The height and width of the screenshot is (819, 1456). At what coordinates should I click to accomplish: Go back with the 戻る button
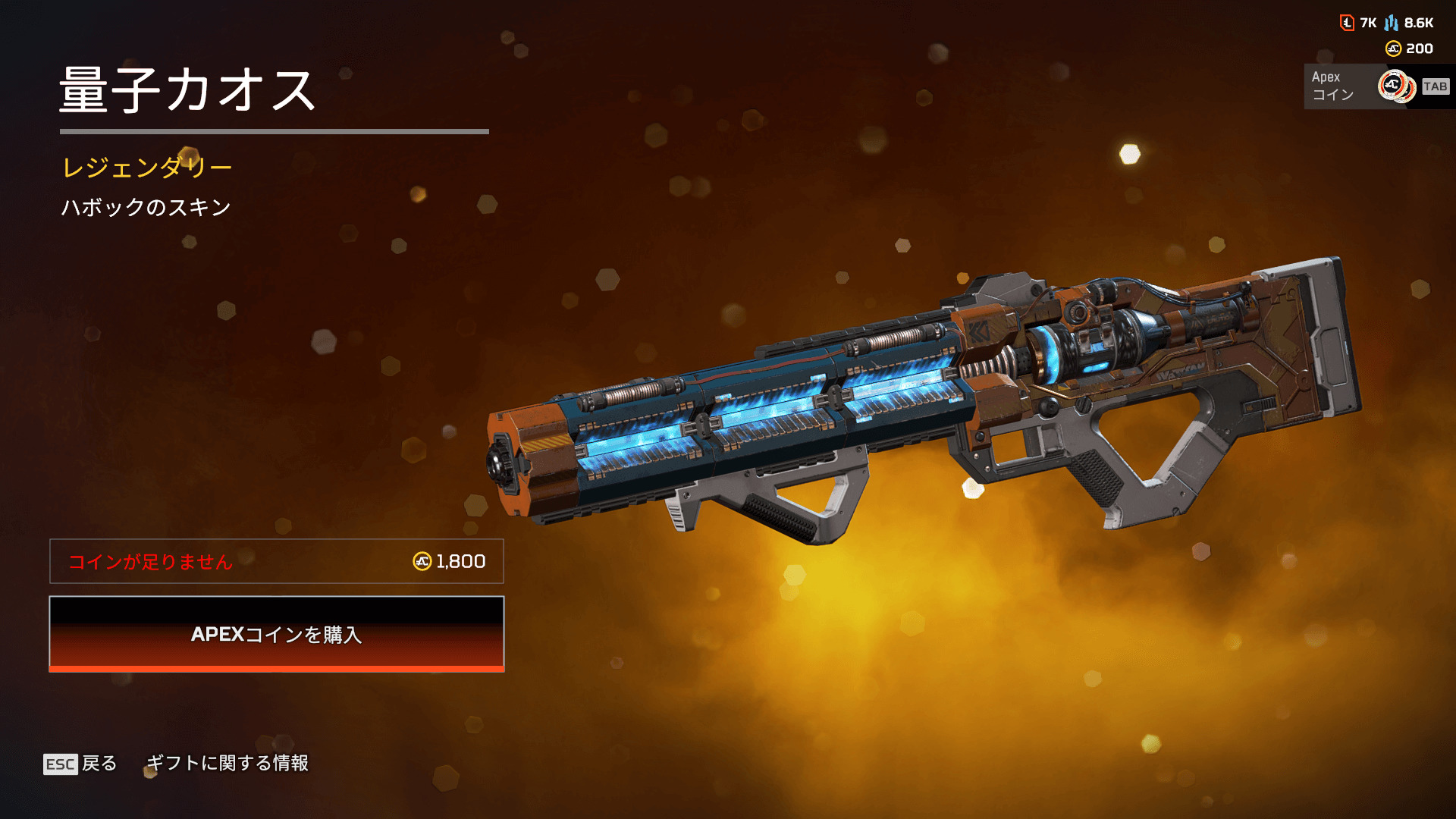[x=80, y=763]
